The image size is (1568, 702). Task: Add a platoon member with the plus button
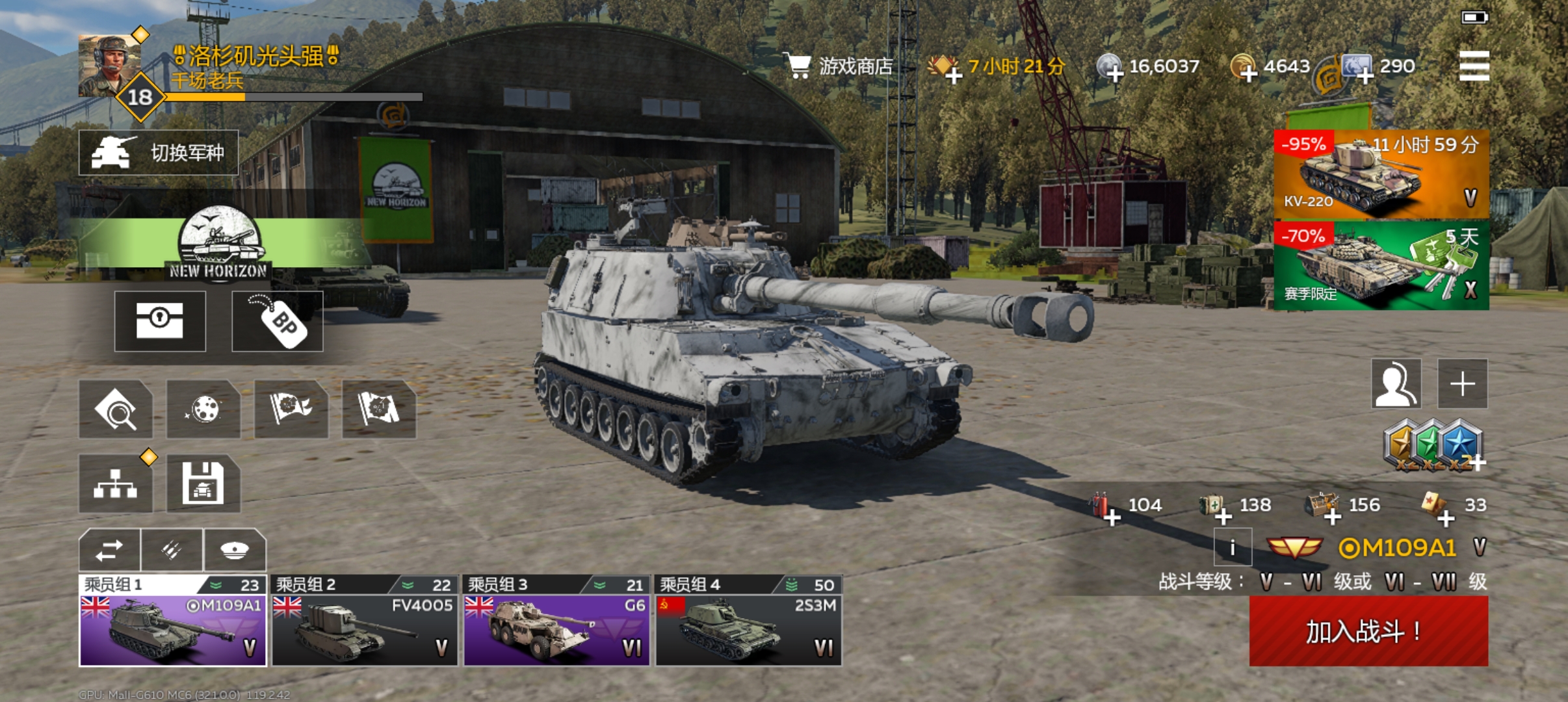(1462, 383)
